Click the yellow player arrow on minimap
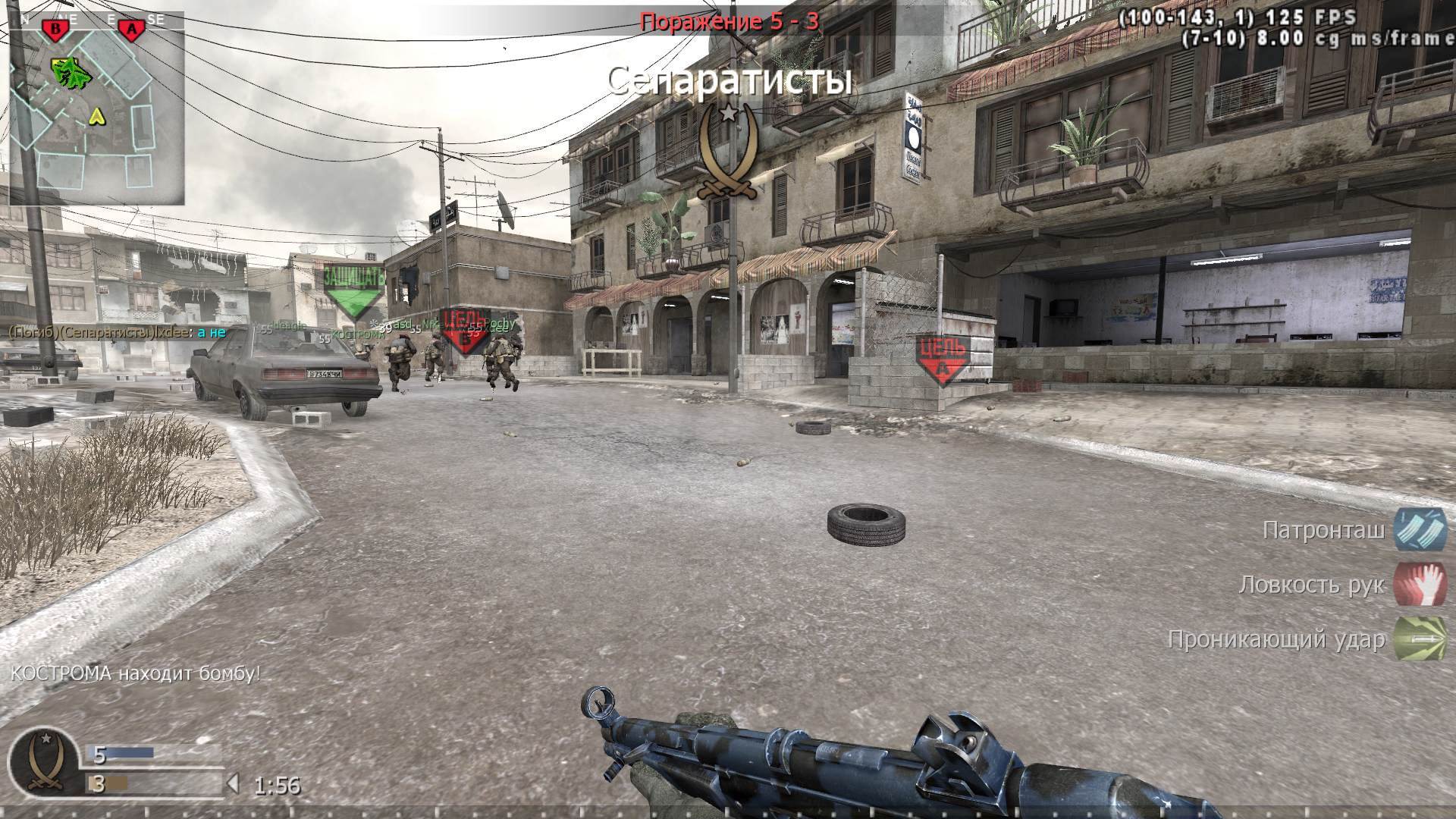Screen dimensions: 1456x819 point(96,117)
